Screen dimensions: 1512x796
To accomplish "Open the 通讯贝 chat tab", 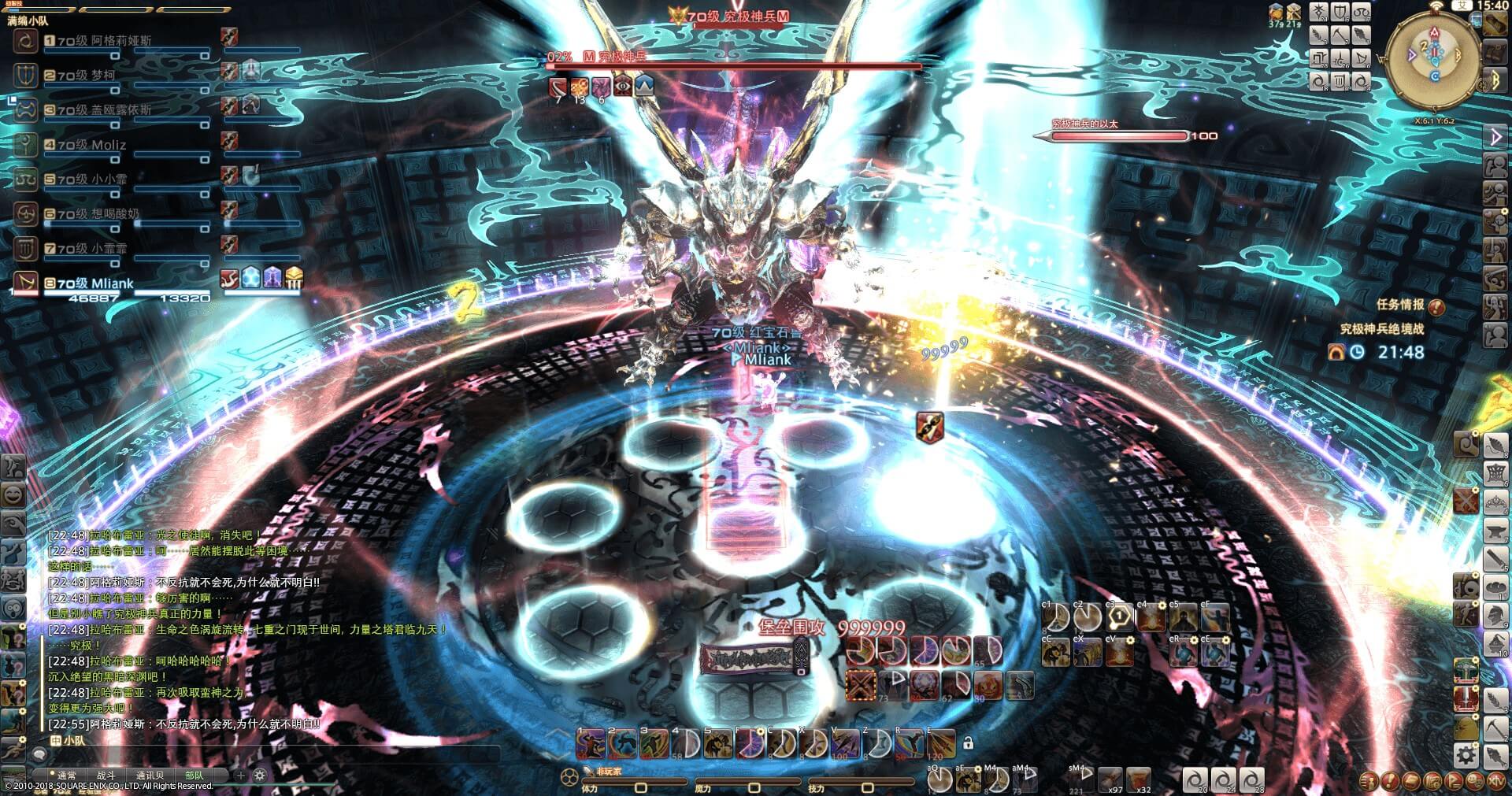I will tap(150, 776).
